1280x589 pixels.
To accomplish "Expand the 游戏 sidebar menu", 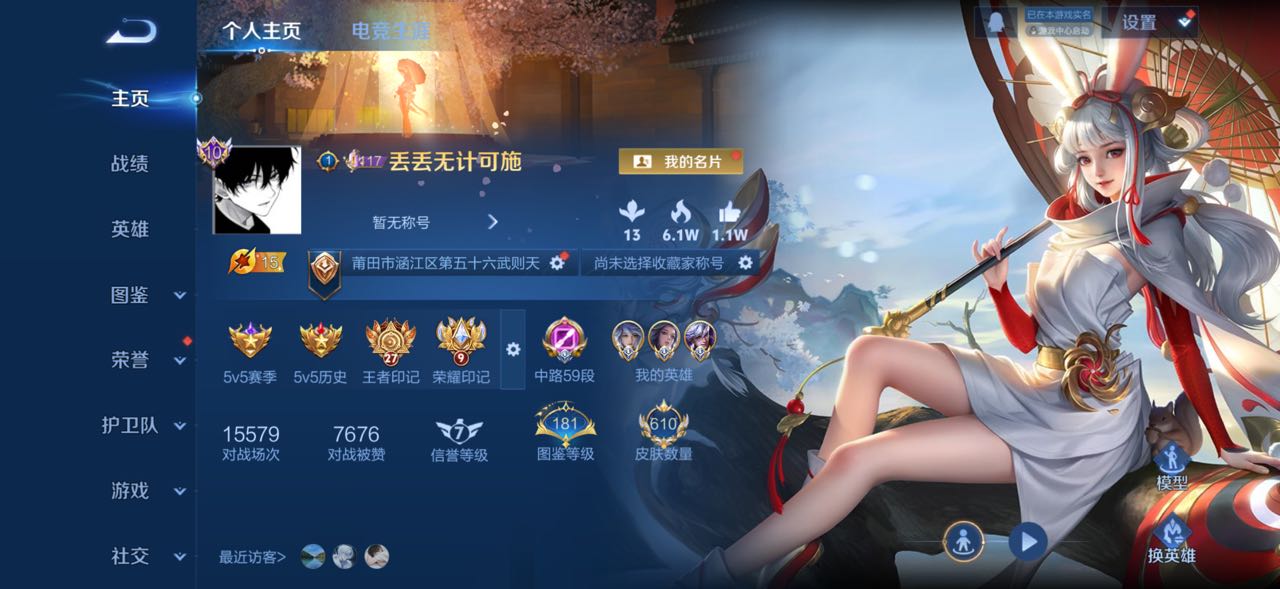I will point(145,491).
